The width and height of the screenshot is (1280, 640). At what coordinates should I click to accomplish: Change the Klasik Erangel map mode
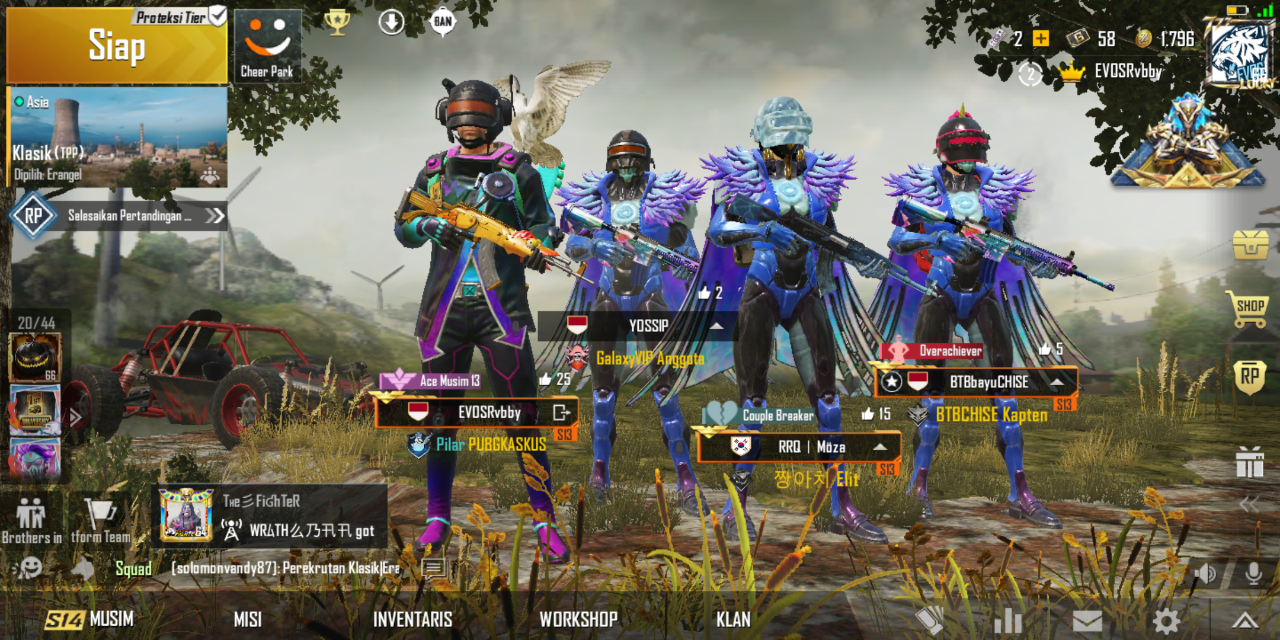tap(117, 137)
